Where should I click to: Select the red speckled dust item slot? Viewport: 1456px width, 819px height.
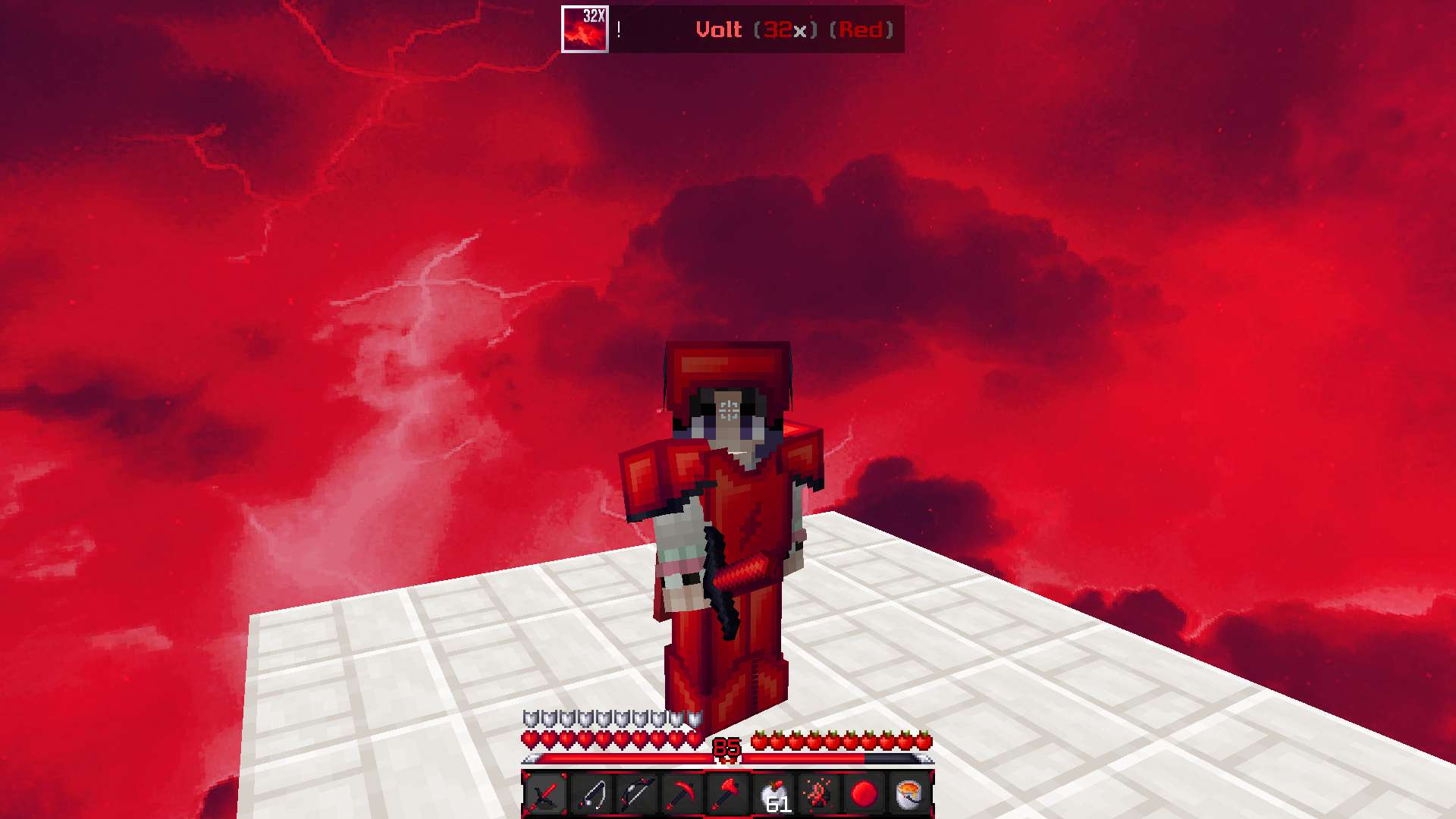click(818, 794)
